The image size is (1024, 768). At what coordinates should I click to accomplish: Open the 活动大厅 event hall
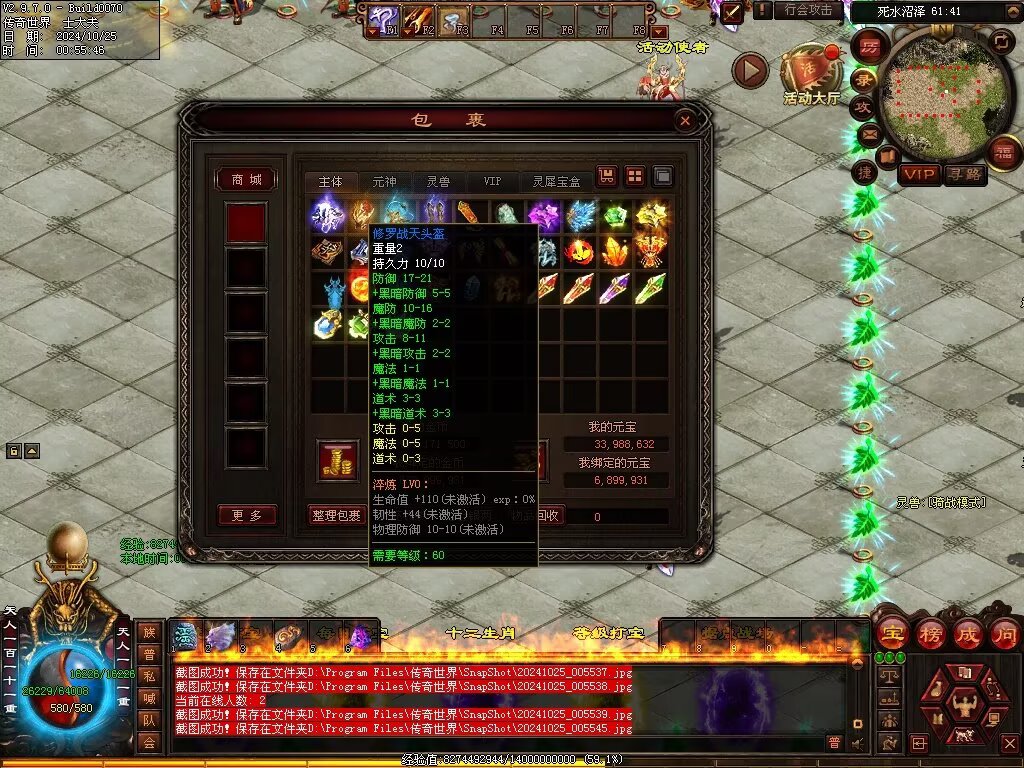[x=812, y=77]
